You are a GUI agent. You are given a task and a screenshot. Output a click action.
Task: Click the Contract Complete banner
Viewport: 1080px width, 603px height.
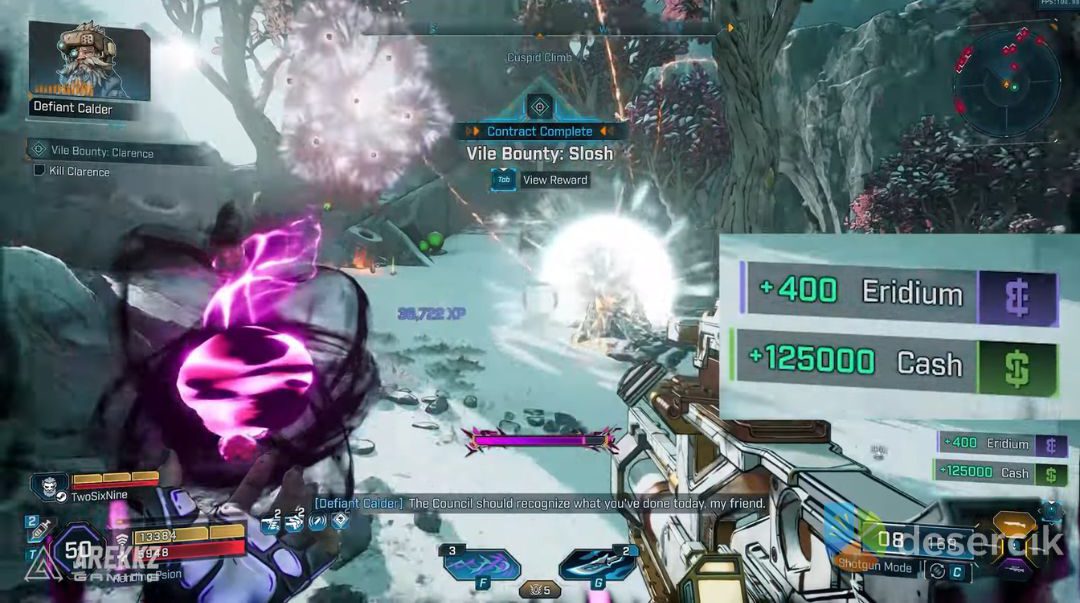pyautogui.click(x=540, y=131)
